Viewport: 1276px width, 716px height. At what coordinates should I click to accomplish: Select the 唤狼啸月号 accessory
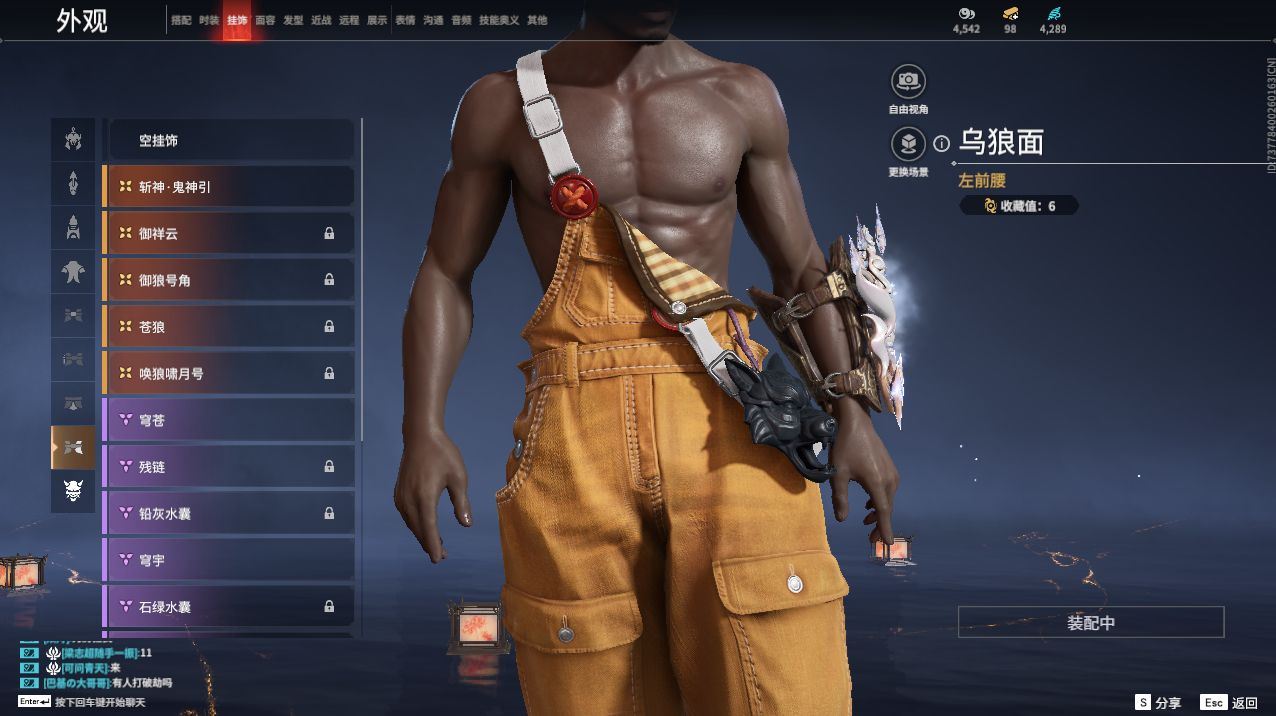click(x=229, y=373)
